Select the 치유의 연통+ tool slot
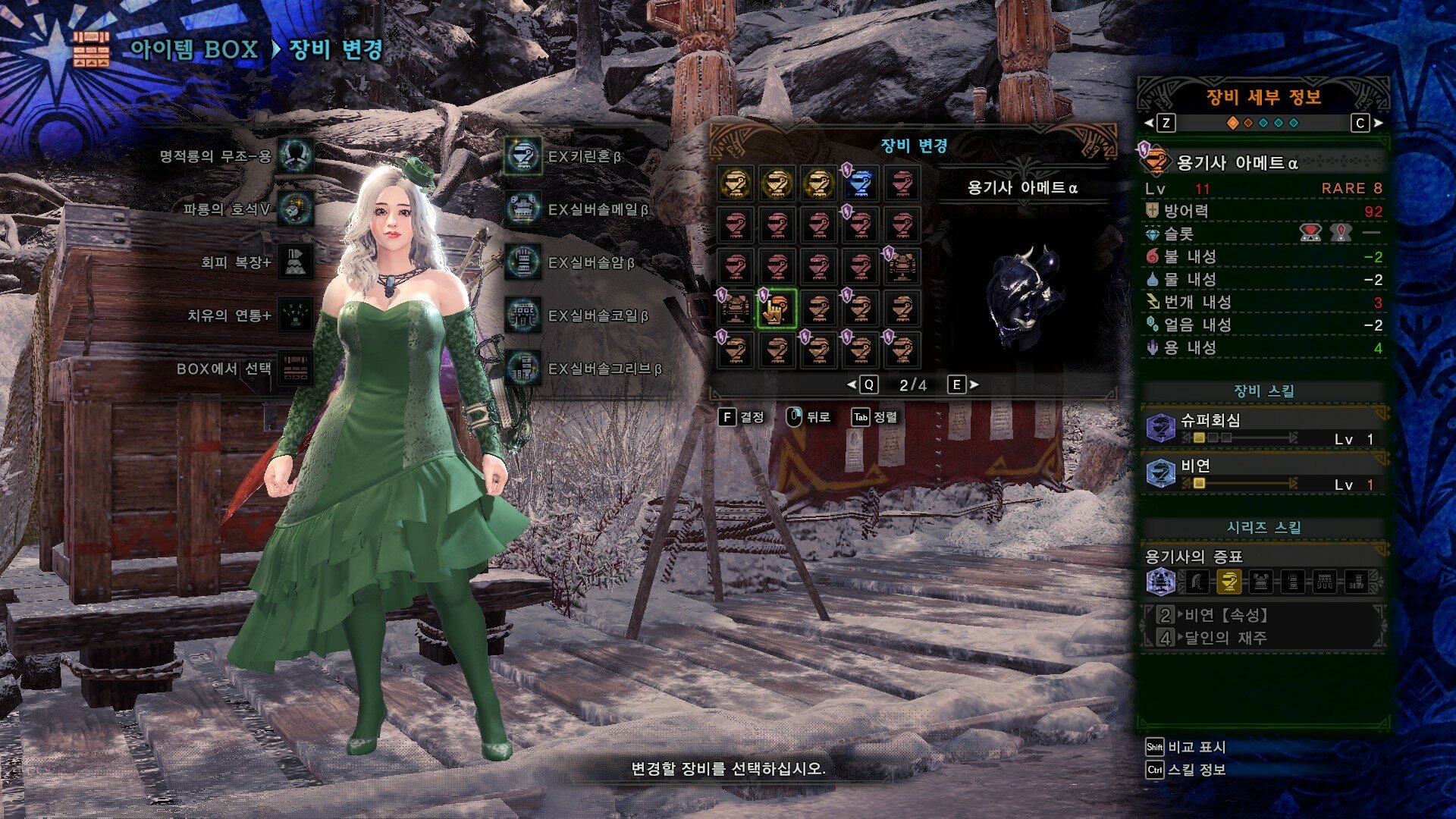This screenshot has width=1456, height=819. 294,315
